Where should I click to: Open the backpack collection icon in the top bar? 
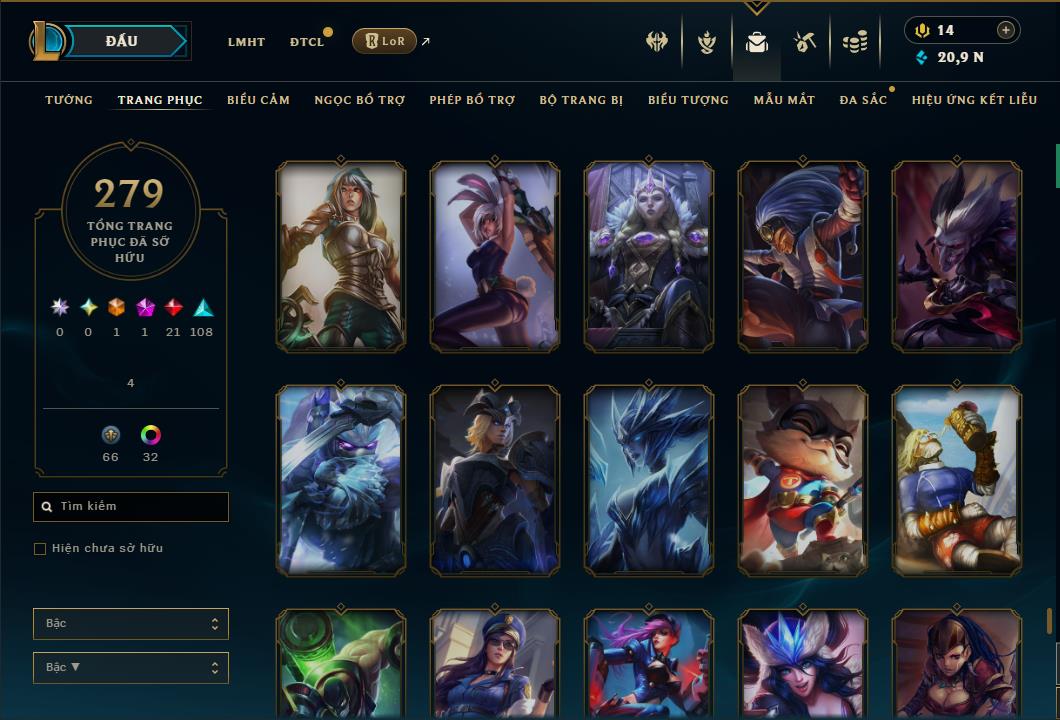757,42
